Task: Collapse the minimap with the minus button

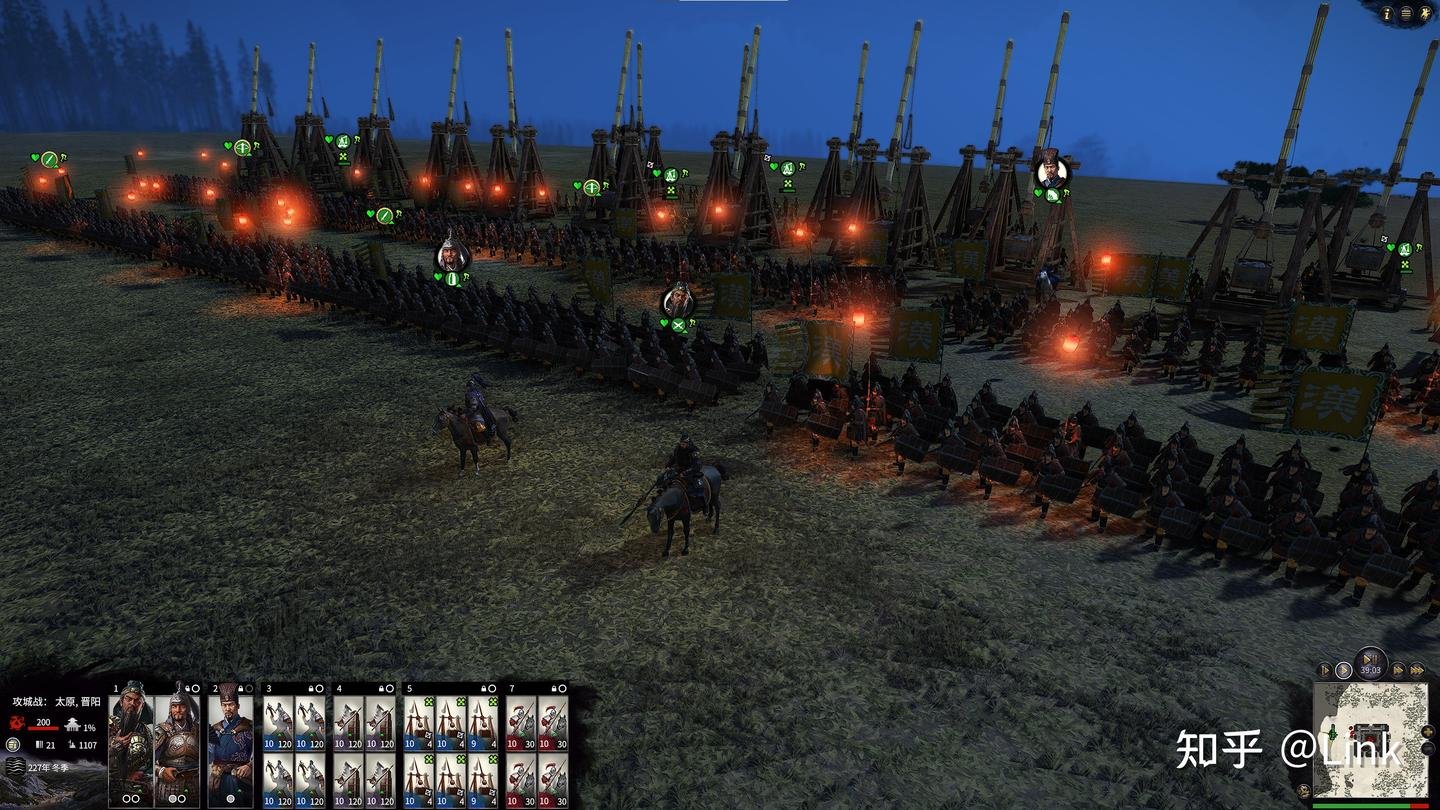Action: (x=1428, y=748)
